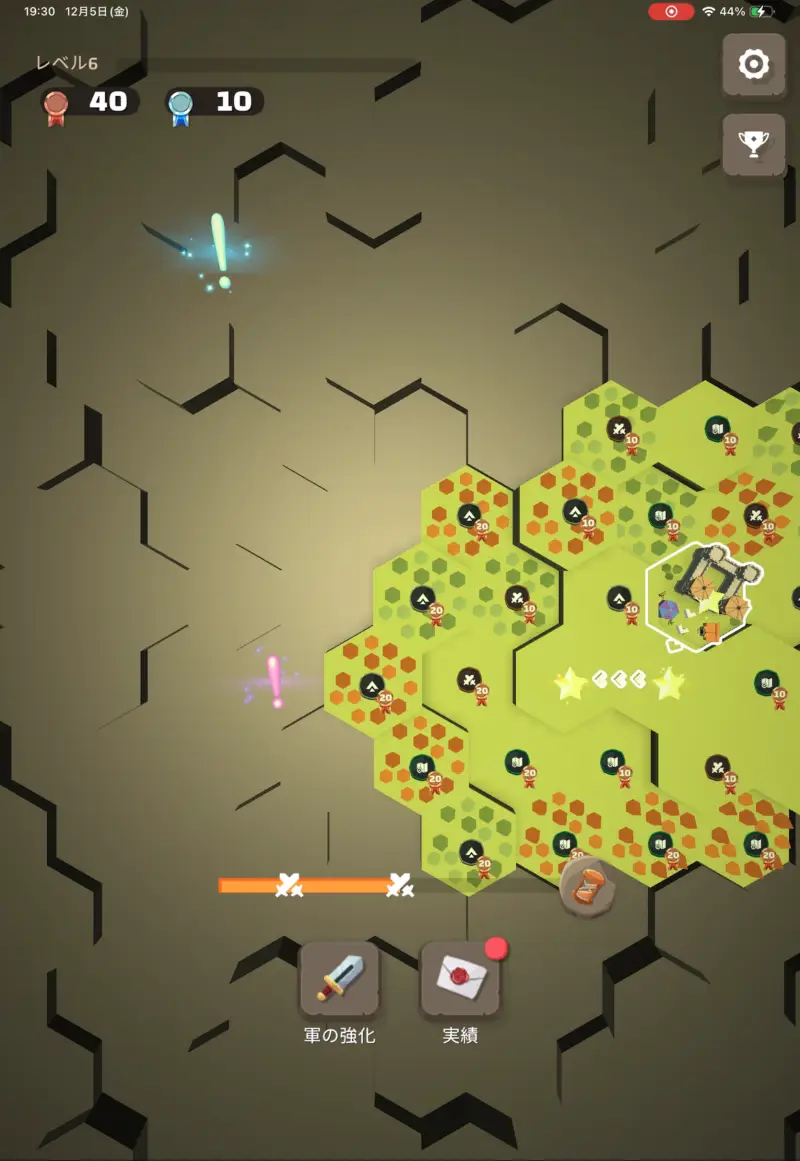
Task: Open the 実績 achievements envelope
Action: coord(460,979)
